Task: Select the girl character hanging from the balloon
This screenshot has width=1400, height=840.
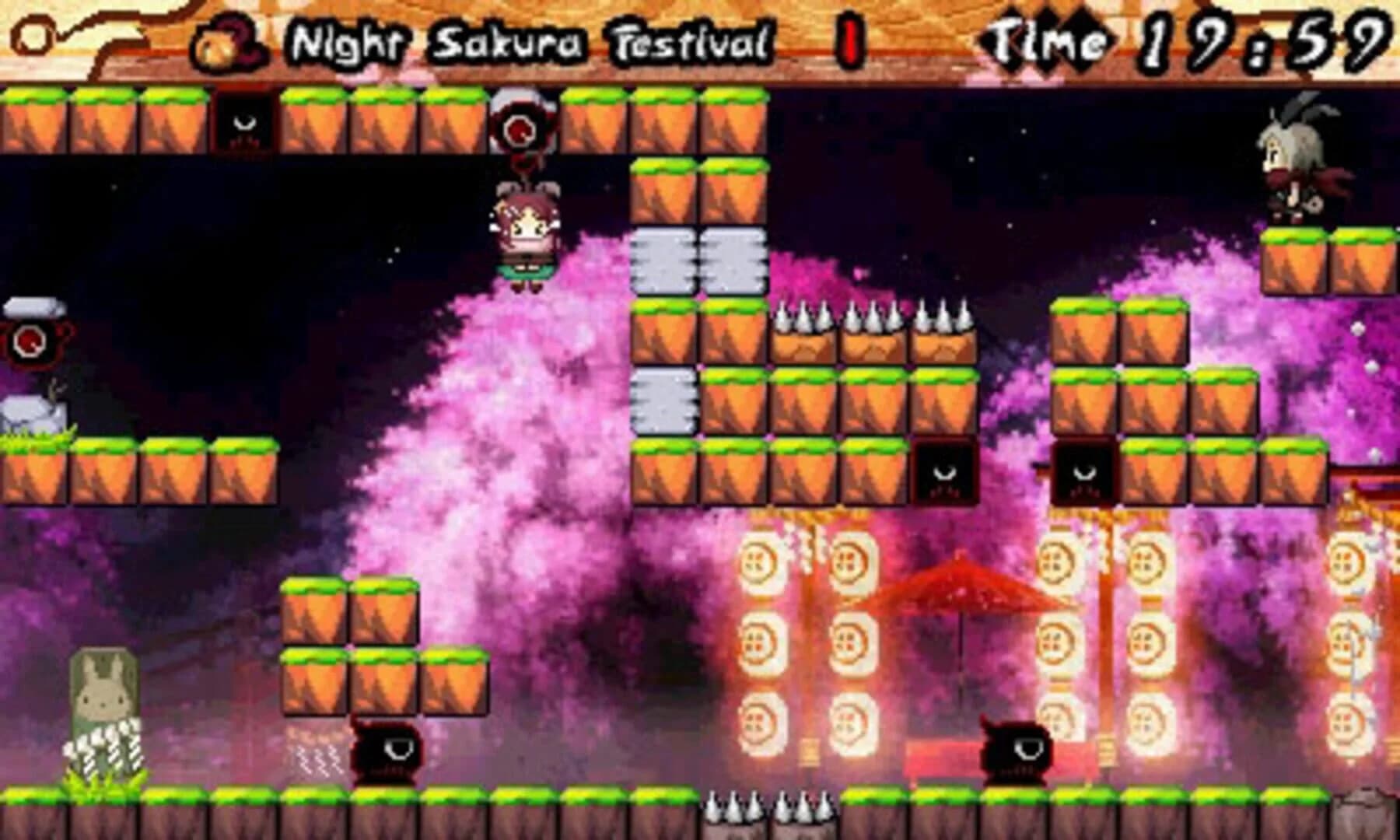Action: 527,233
